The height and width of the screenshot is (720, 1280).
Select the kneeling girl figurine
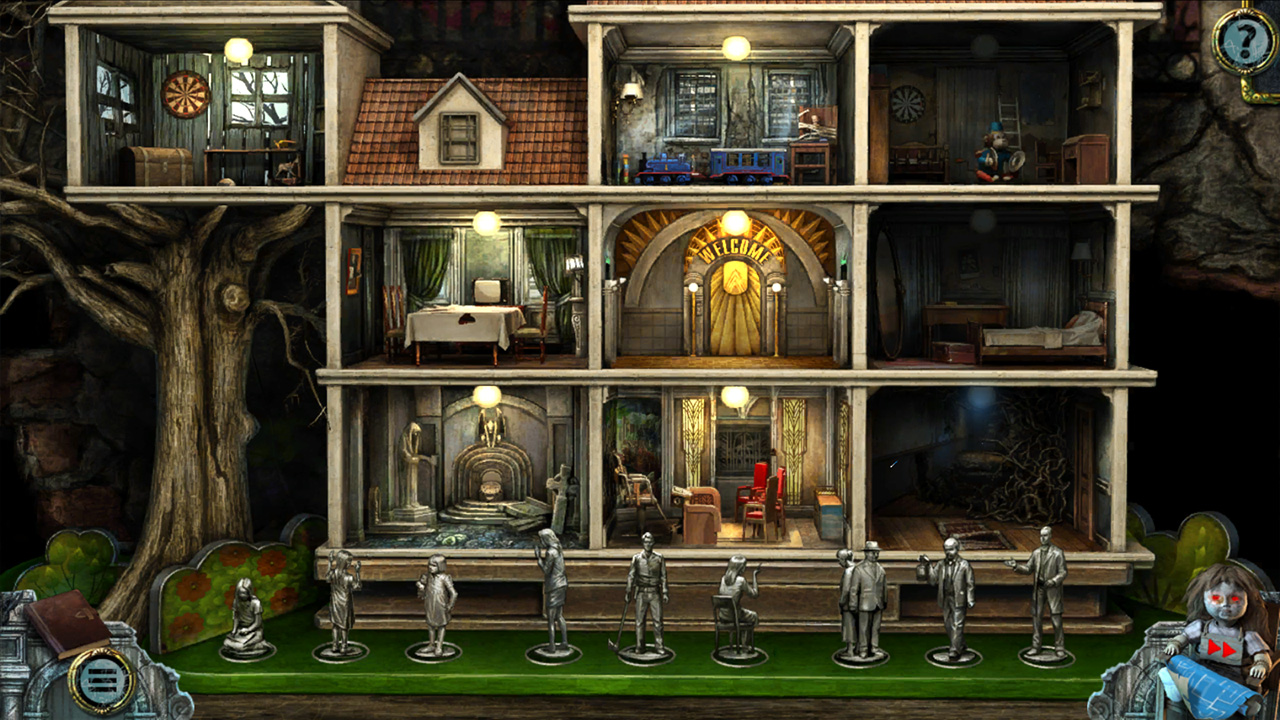(x=245, y=620)
